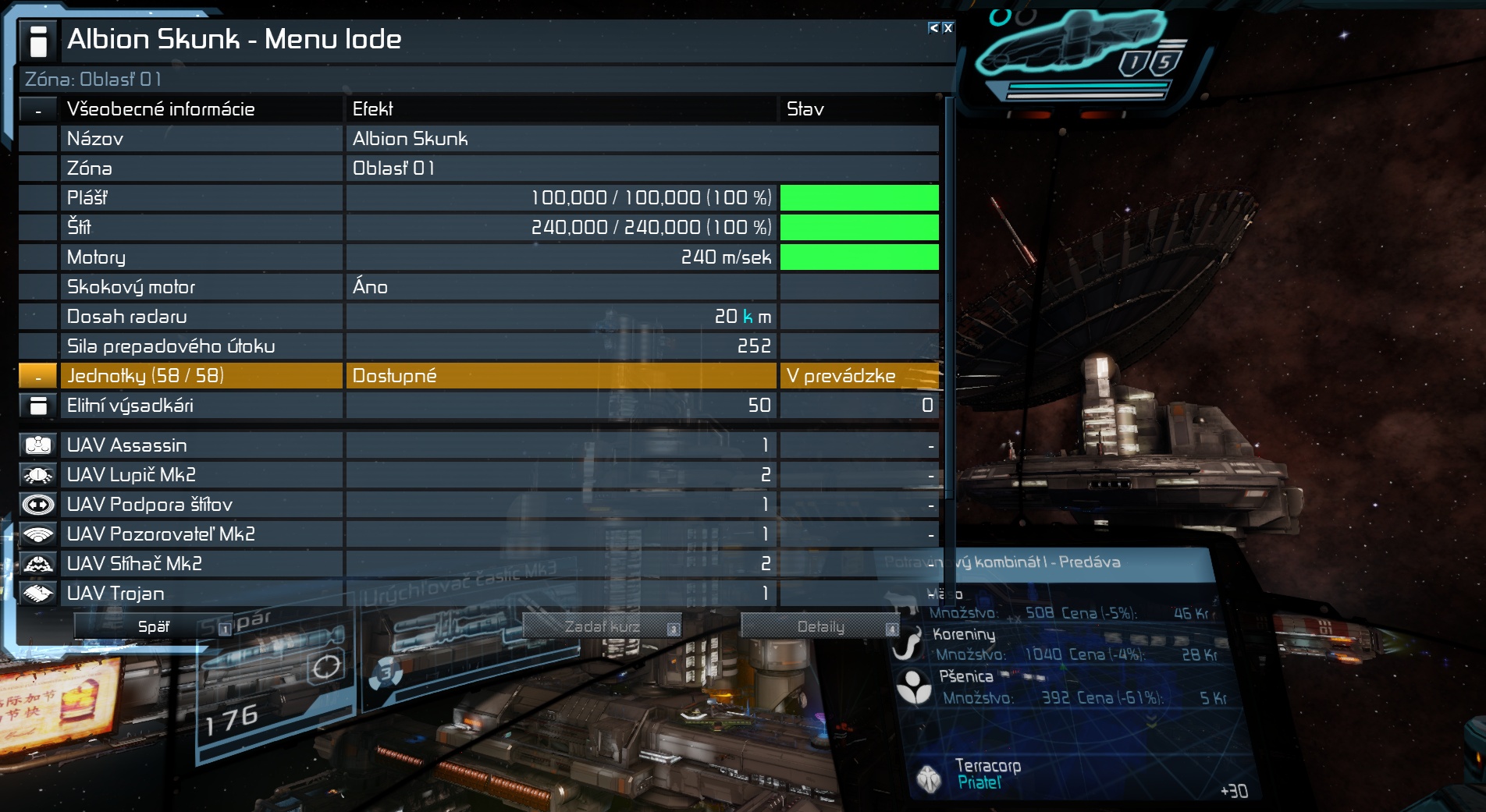Screen dimensions: 1486x812
Task: Select the Sila prepadového útoku row
Action: tap(201, 346)
